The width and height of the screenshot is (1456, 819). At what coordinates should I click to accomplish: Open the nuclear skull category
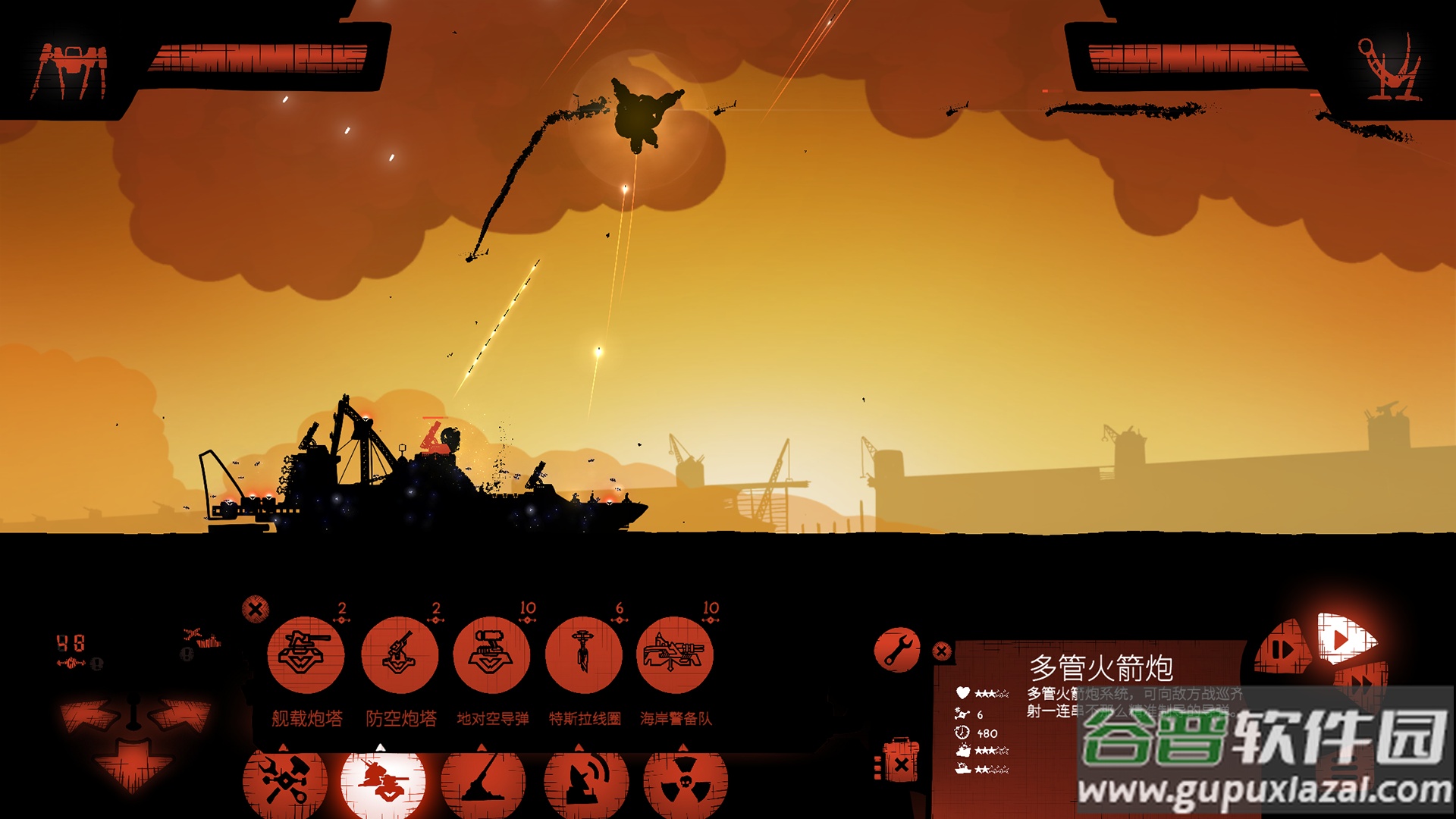click(x=685, y=781)
